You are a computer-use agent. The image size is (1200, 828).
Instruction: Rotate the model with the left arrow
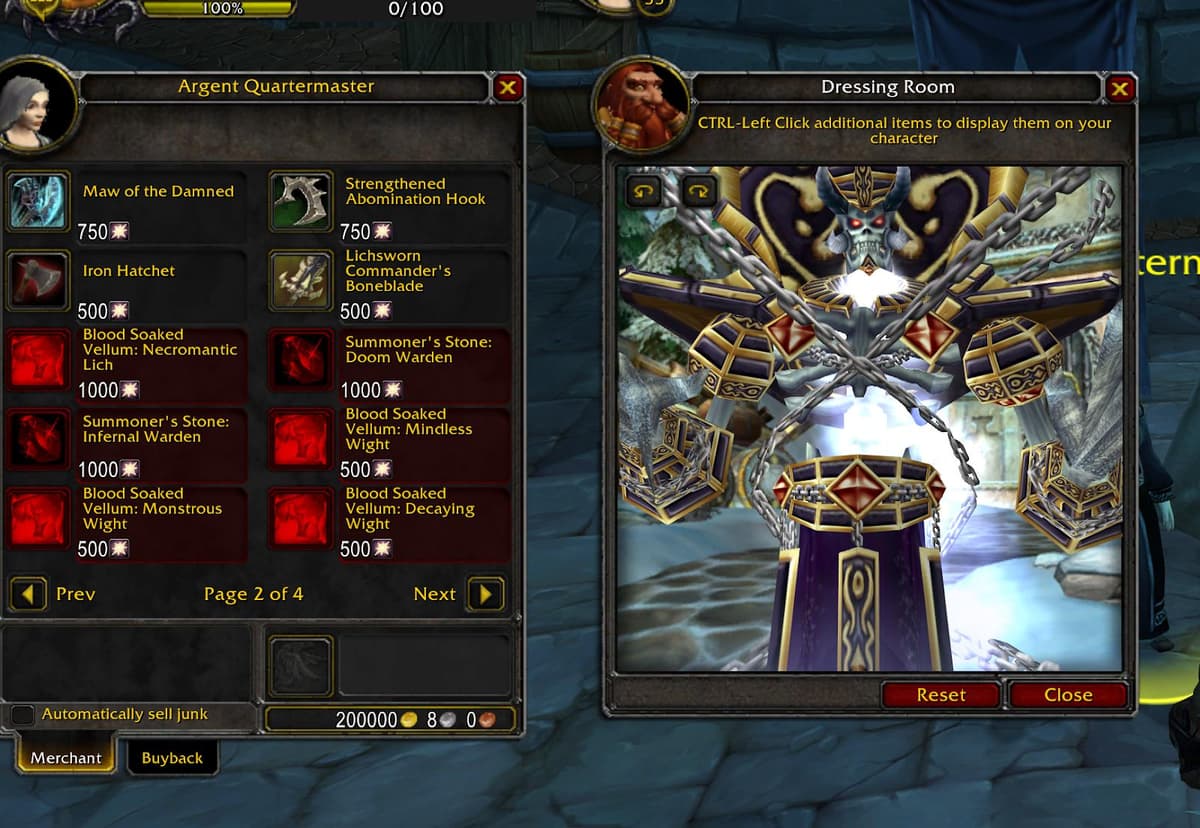pos(642,189)
